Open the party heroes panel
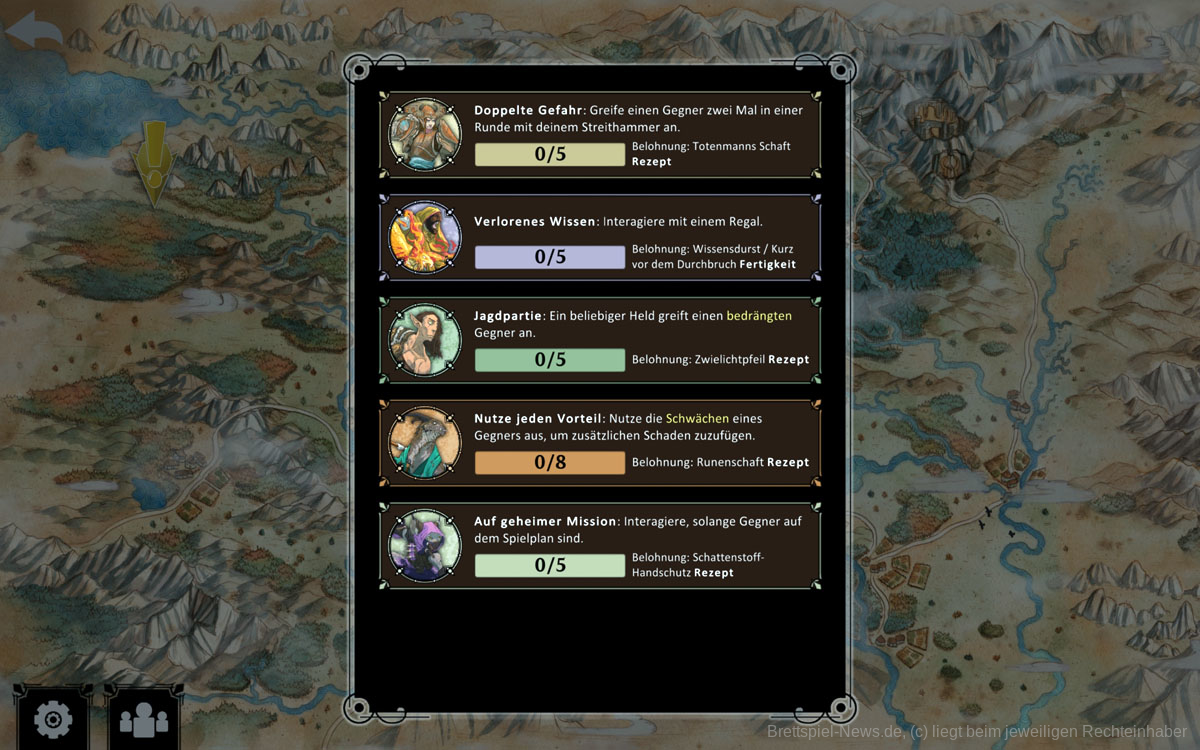Screen dimensions: 1200x750 tap(144, 718)
